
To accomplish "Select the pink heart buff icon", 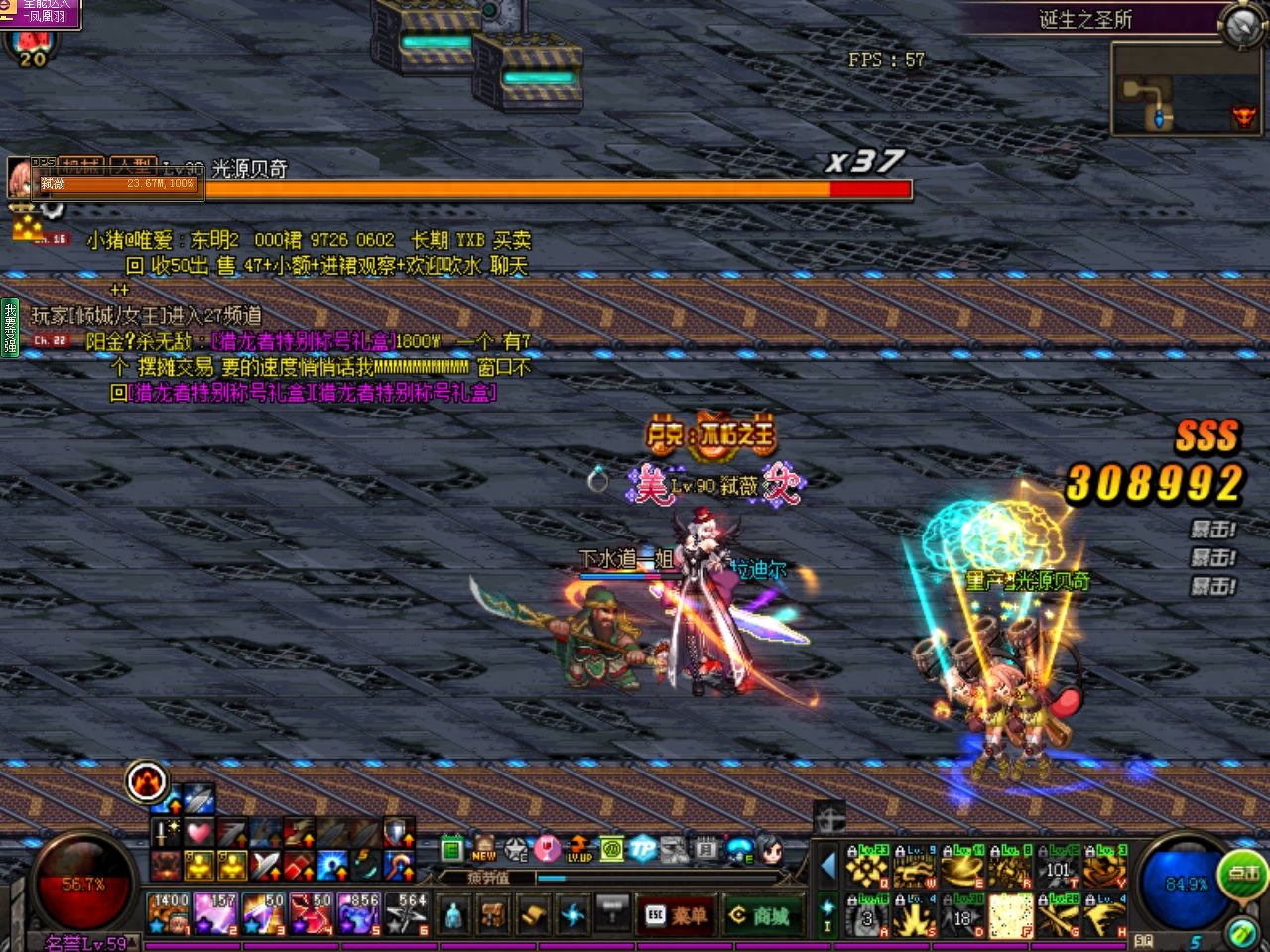I will [199, 833].
